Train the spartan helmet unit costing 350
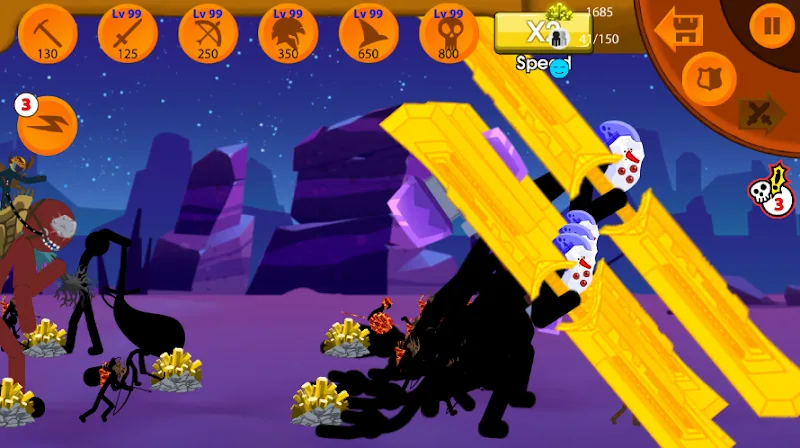800x448 pixels. tap(288, 32)
